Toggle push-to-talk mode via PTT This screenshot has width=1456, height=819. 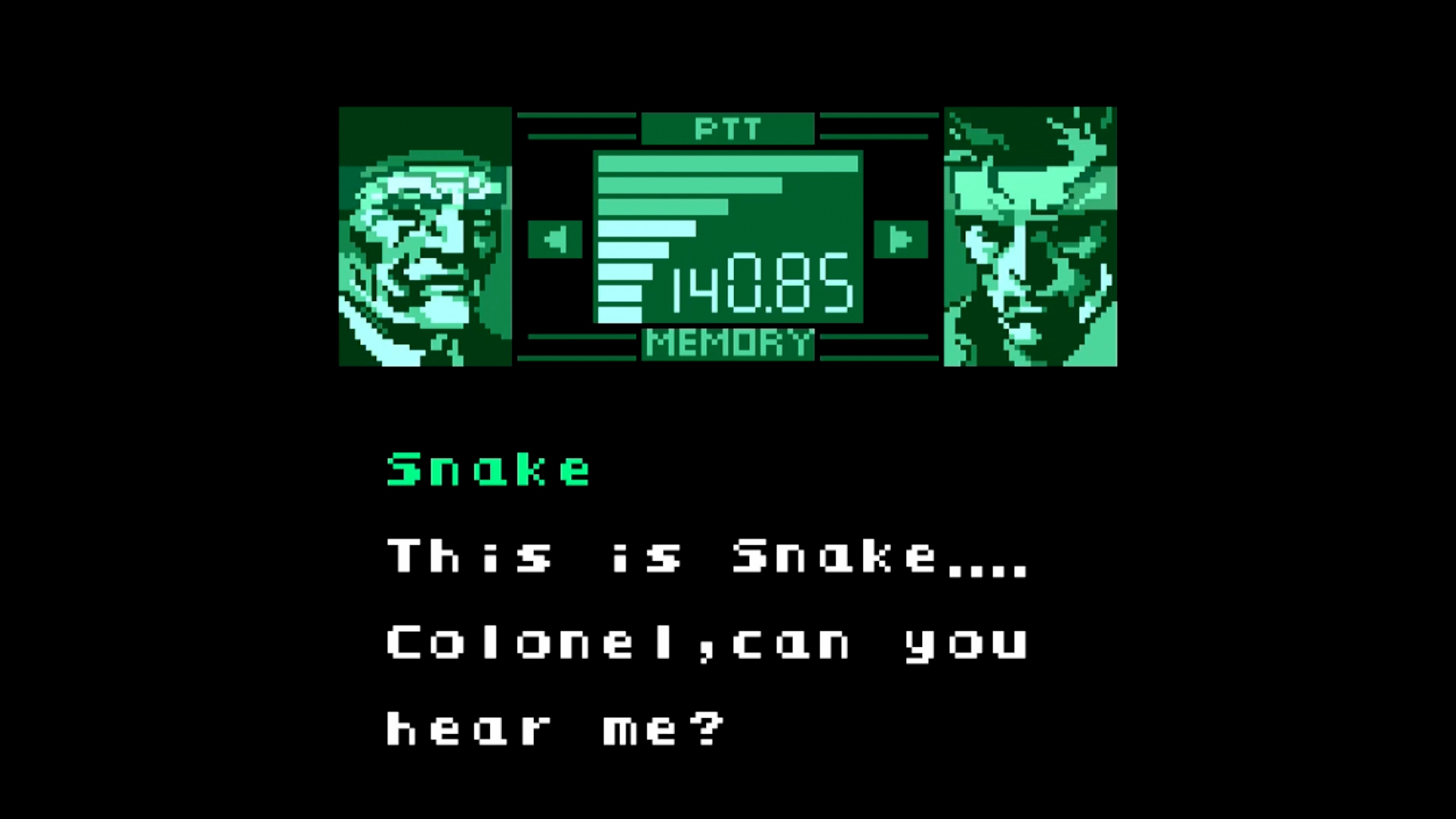click(726, 128)
